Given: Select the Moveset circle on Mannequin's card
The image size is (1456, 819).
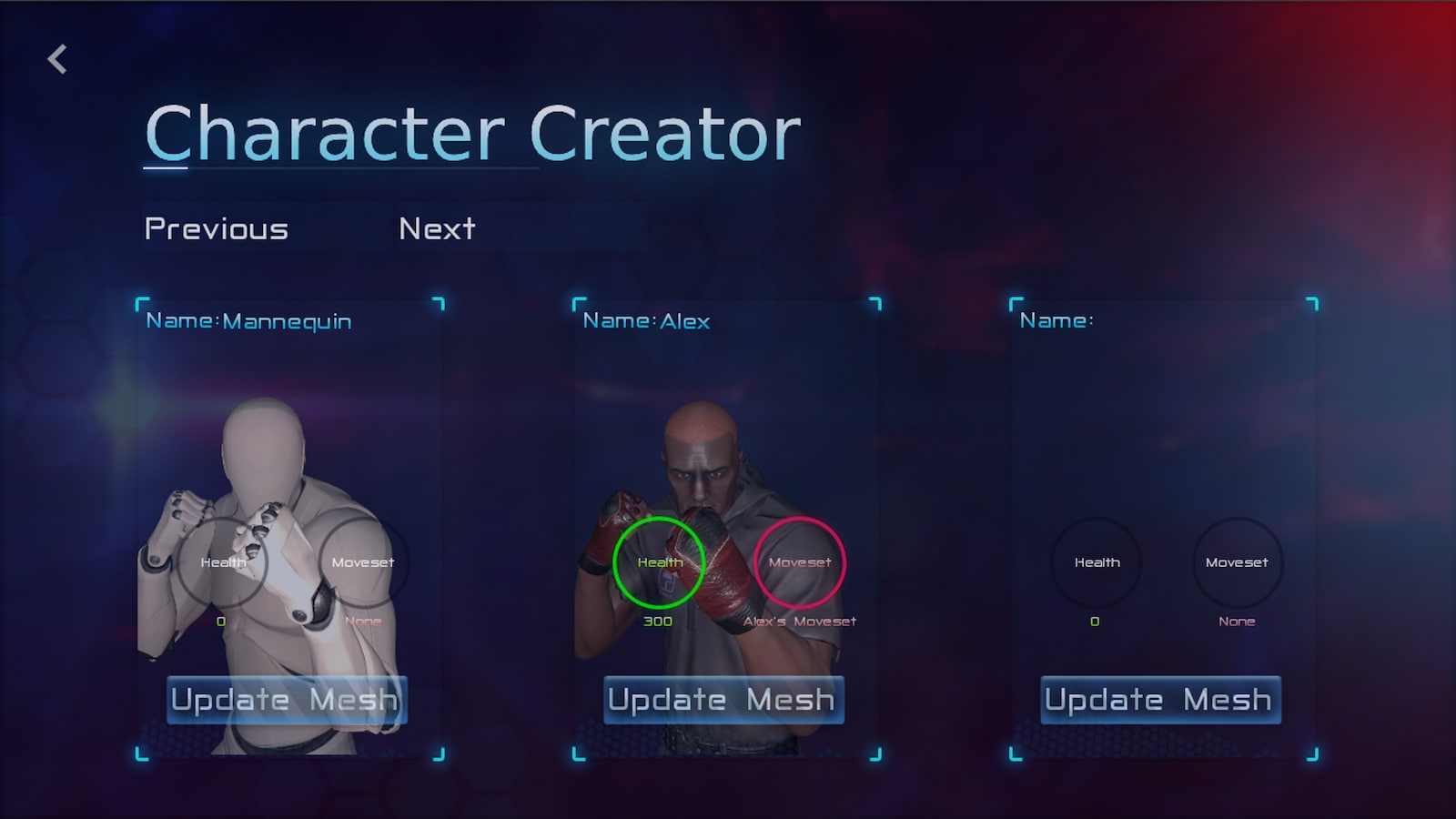Looking at the screenshot, I should click(364, 562).
